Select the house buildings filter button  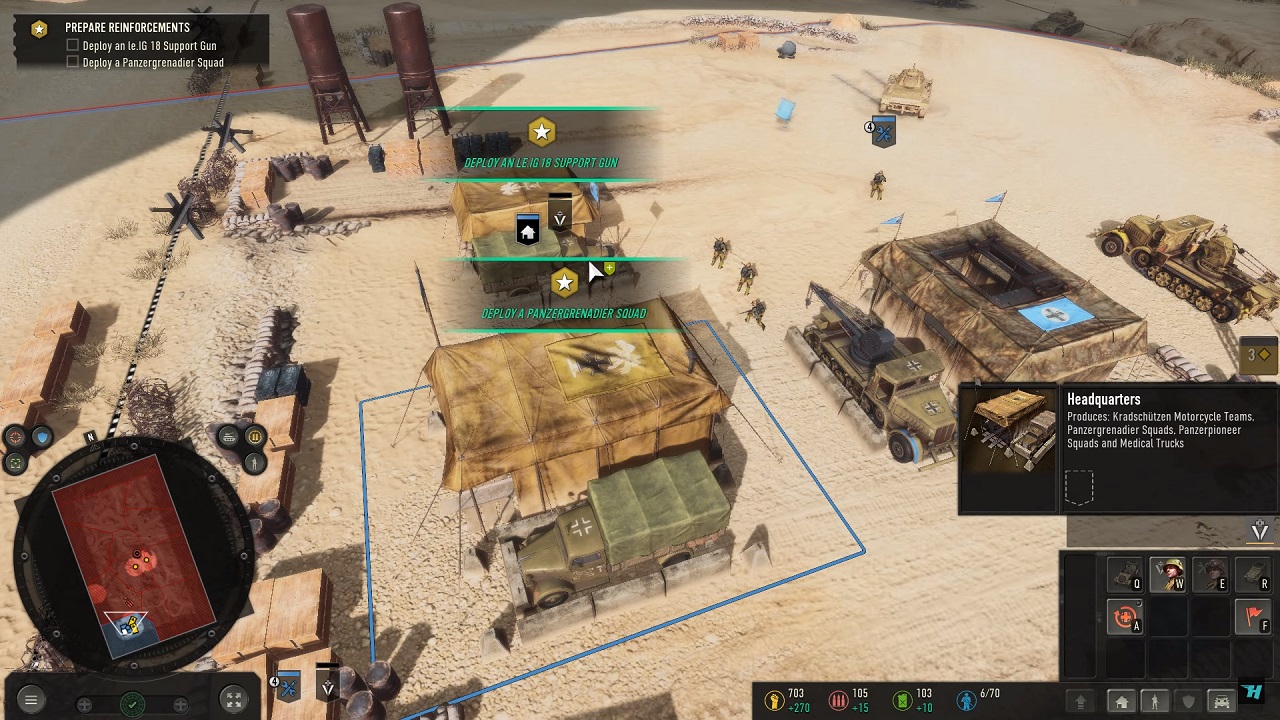coord(1122,702)
